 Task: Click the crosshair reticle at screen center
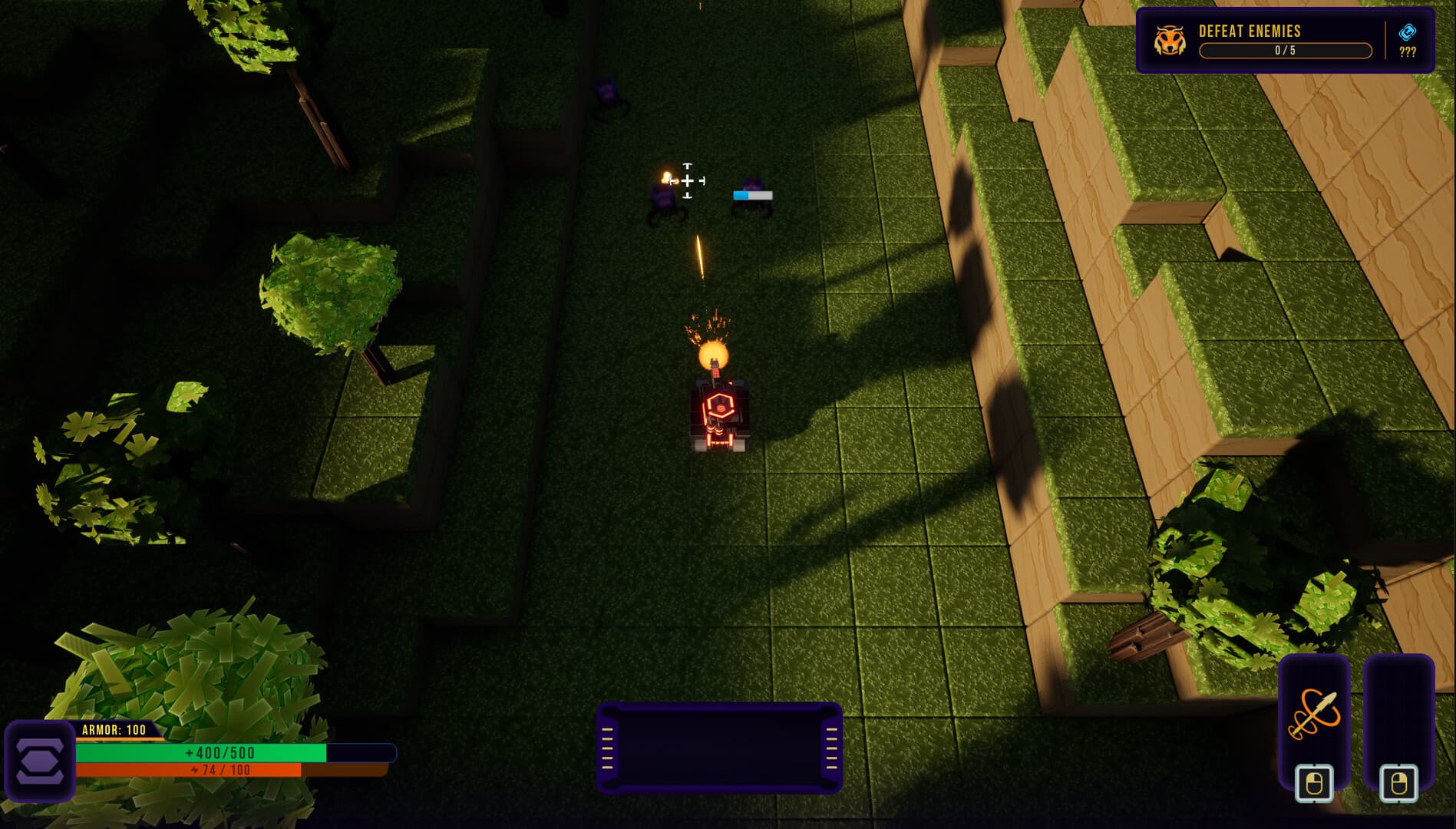688,180
